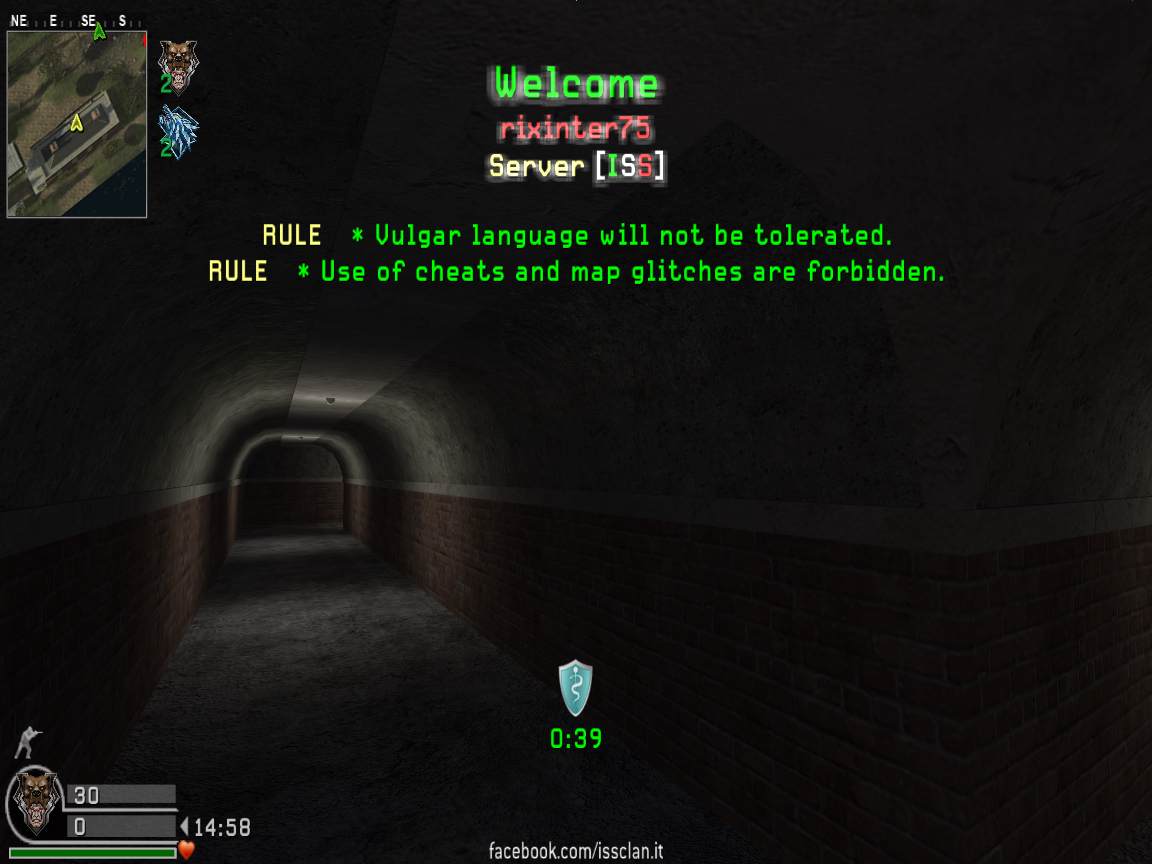
Task: Click the teal medic shield icon
Action: click(575, 688)
